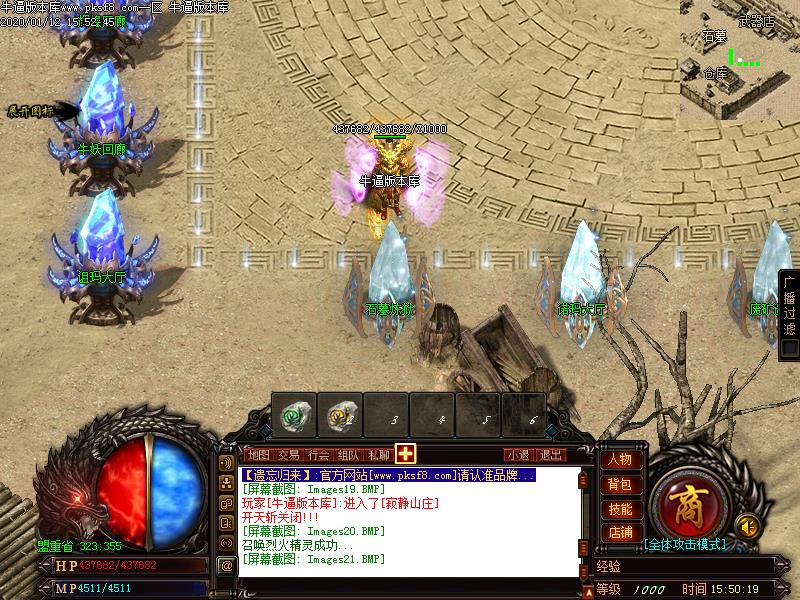This screenshot has height=600, width=800.
Task: Open the 组队 party button
Action: (348, 454)
